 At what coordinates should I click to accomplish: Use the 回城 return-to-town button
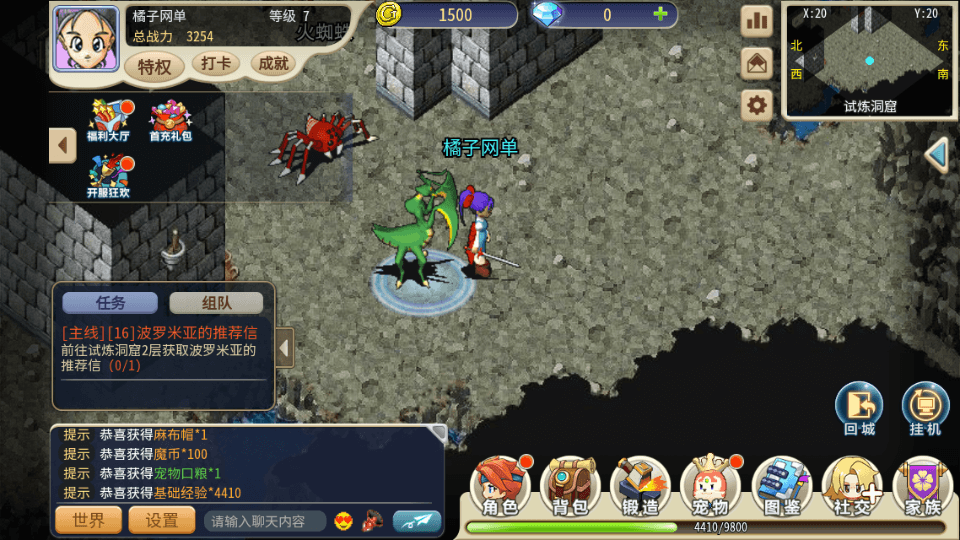click(859, 408)
